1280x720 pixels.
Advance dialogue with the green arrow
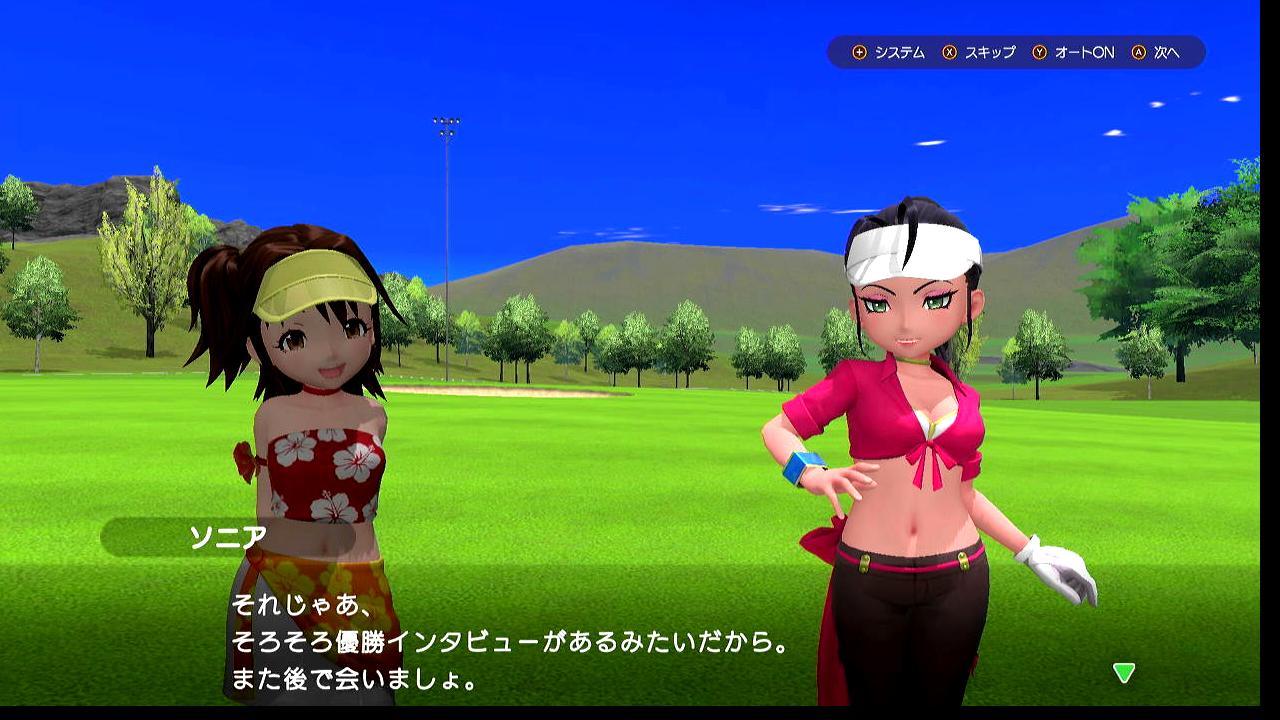tap(1124, 673)
